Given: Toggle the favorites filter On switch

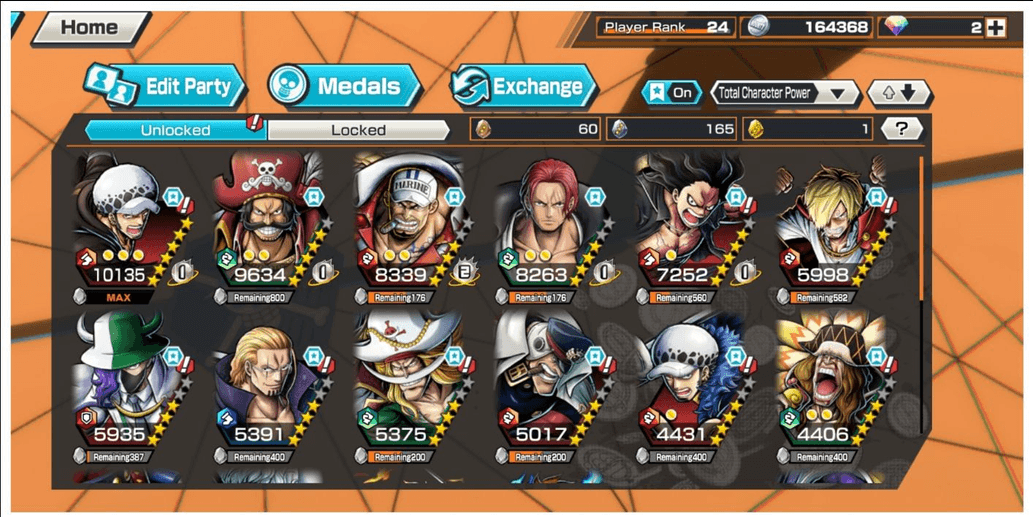Looking at the screenshot, I should pos(672,92).
